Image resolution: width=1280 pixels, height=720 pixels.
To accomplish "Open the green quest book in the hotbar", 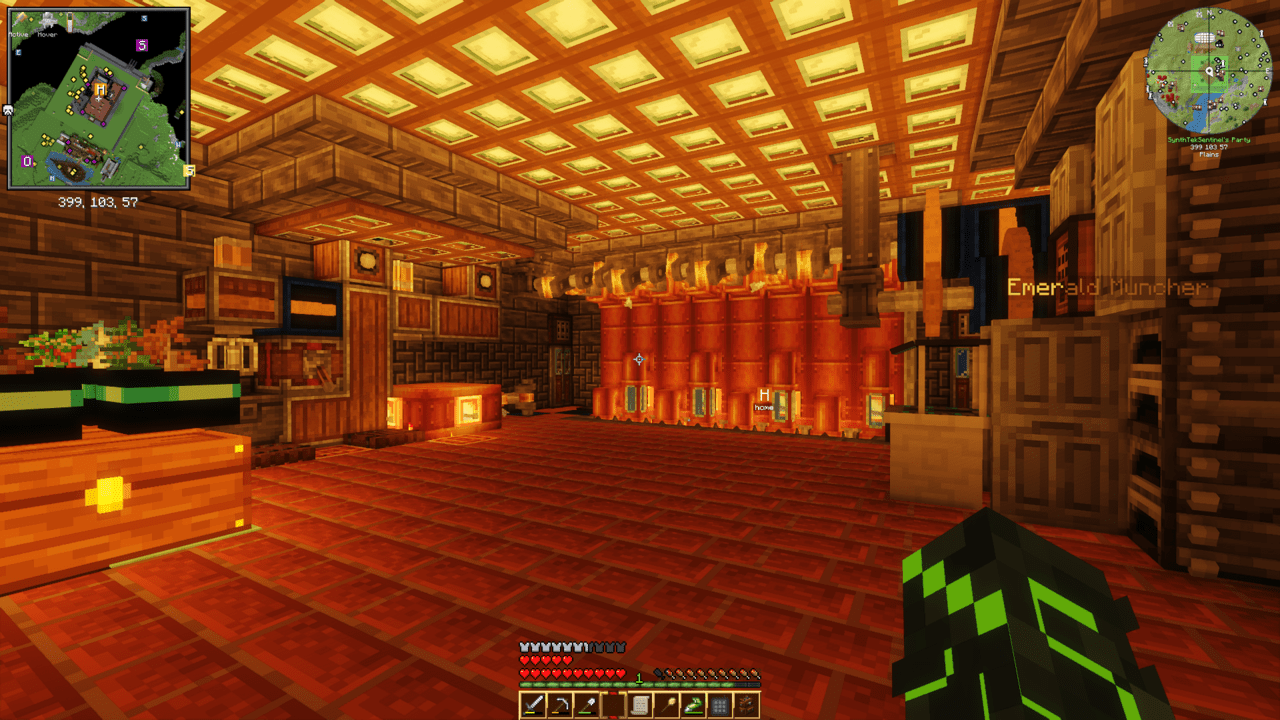I will point(694,703).
